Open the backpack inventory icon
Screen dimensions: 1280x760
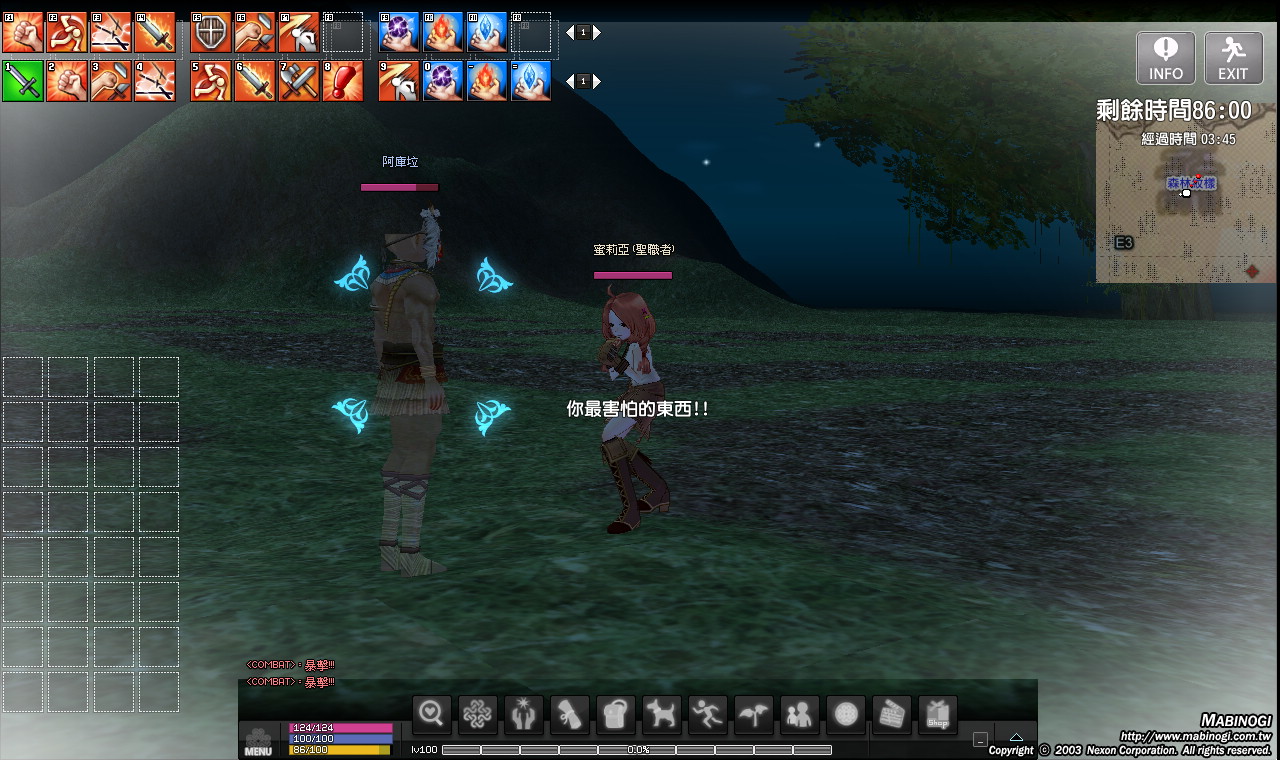[x=616, y=714]
